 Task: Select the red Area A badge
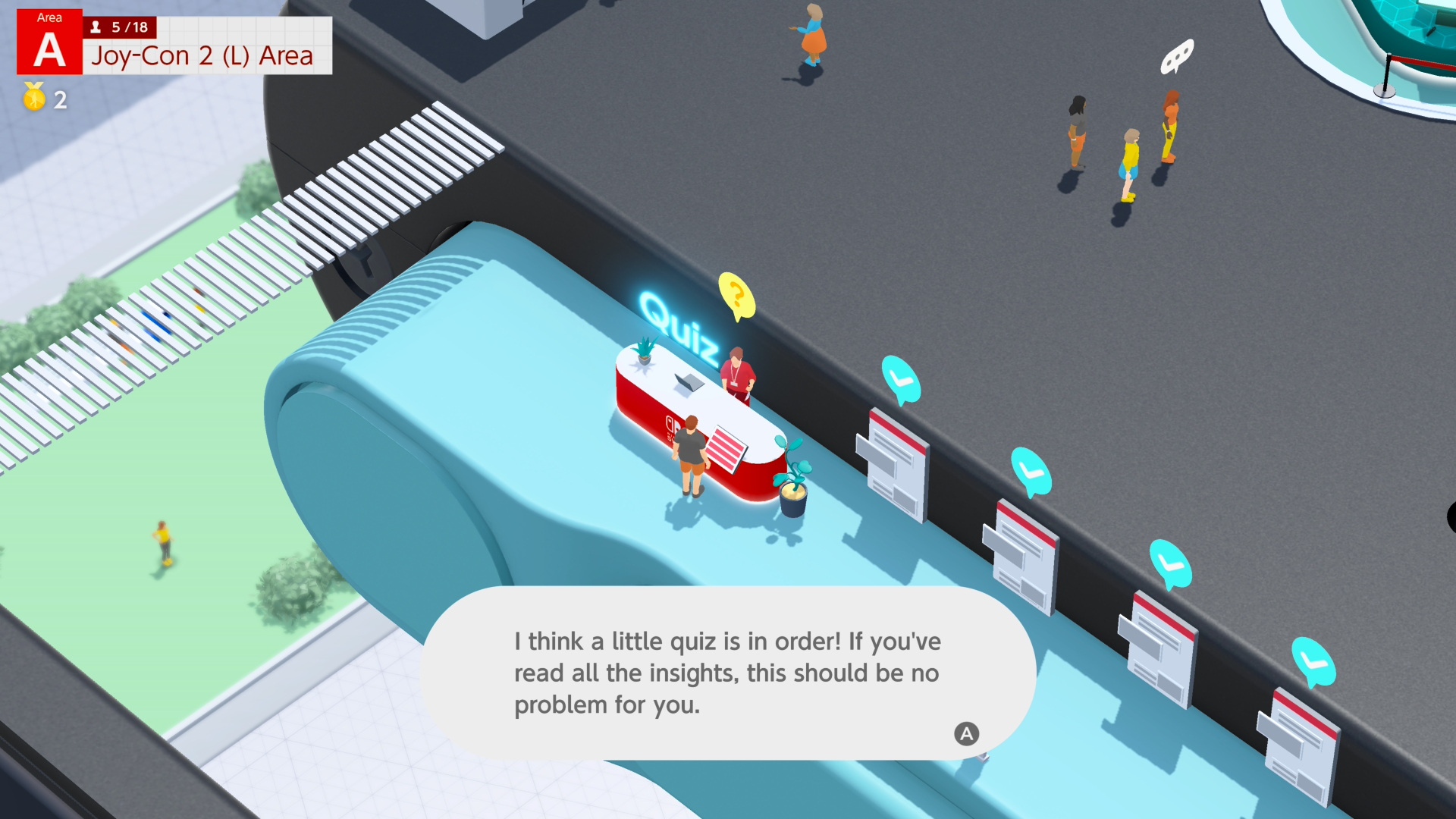[x=49, y=42]
